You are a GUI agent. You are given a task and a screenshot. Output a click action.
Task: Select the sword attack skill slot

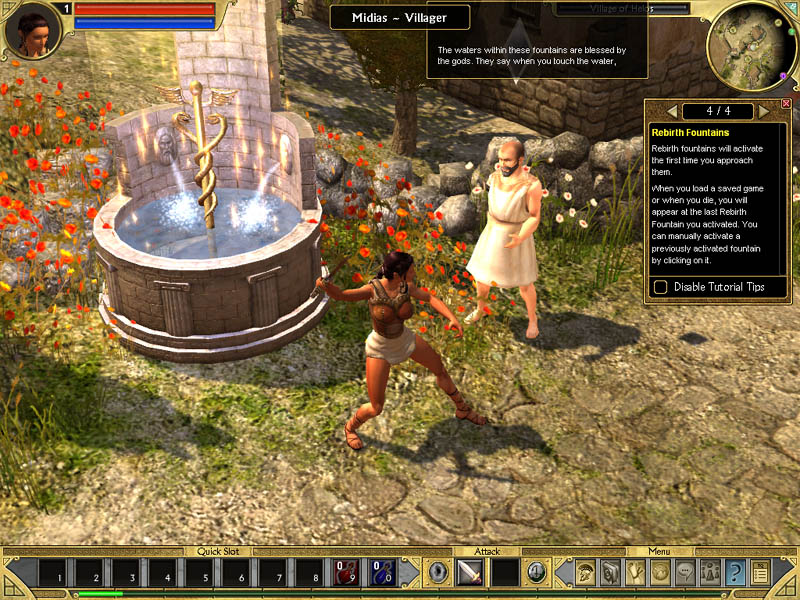point(470,573)
